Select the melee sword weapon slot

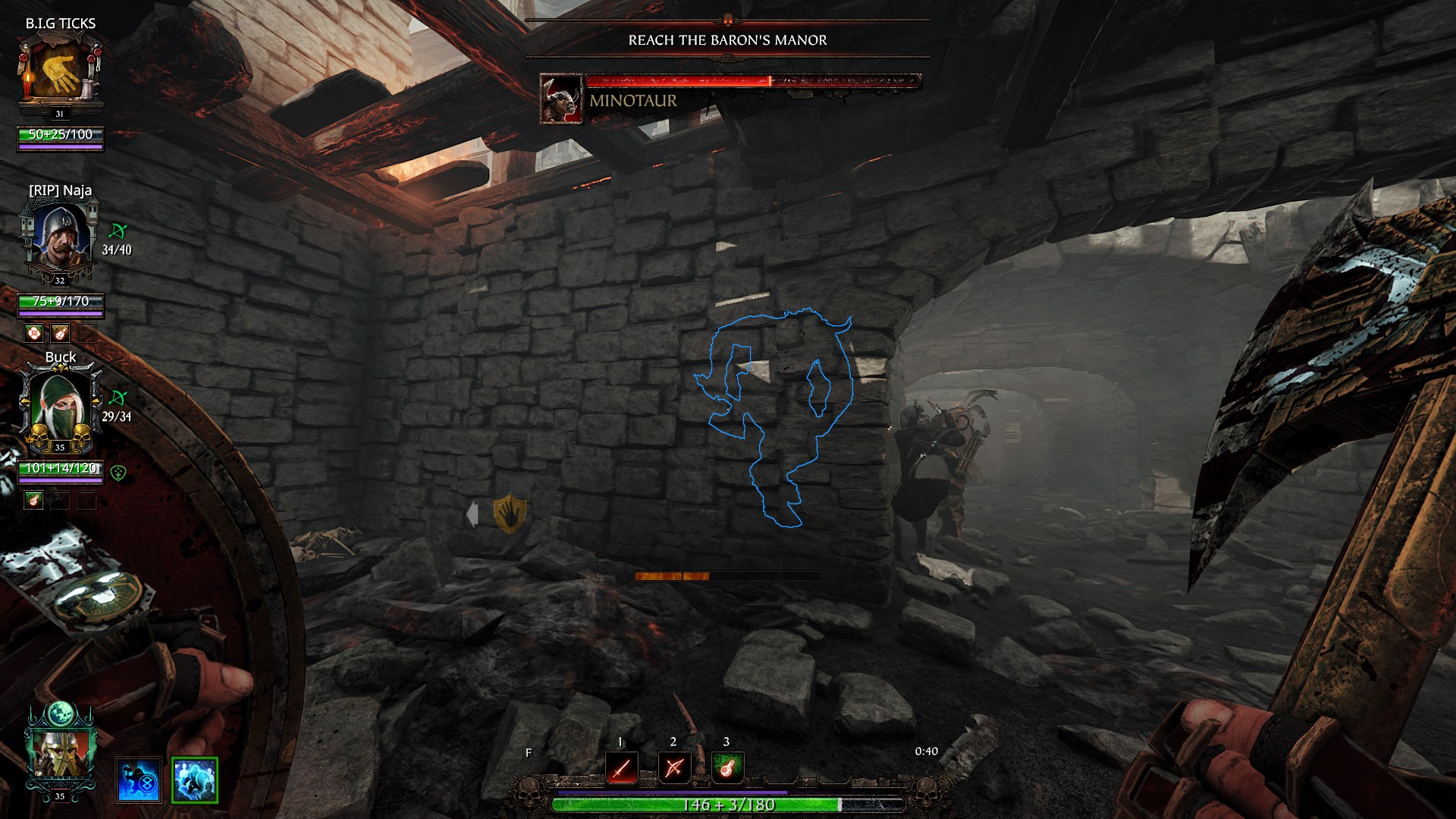[x=621, y=767]
